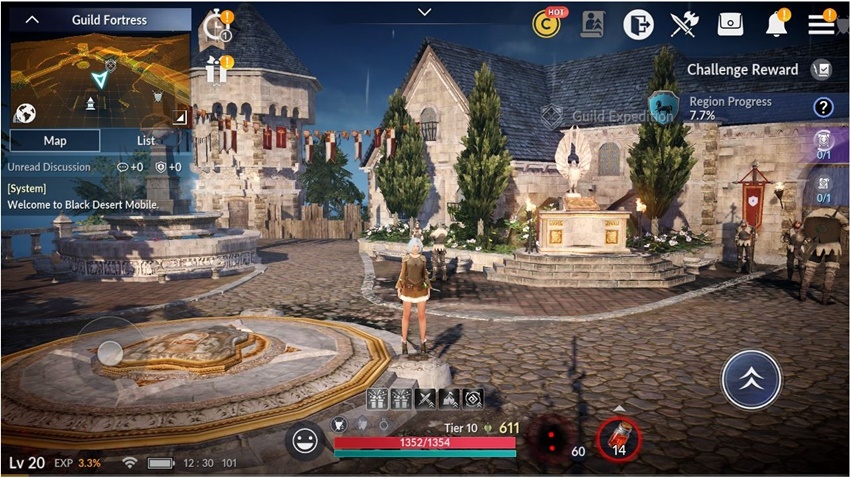
Task: Expand the top center dropdown arrow
Action: tap(425, 12)
